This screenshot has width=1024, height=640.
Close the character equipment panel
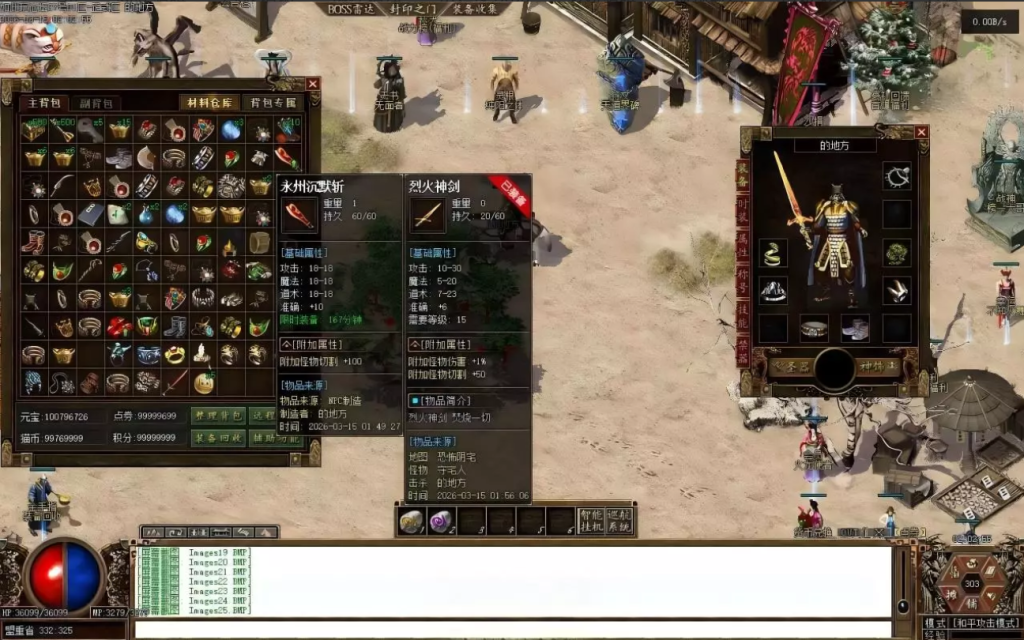pos(921,132)
